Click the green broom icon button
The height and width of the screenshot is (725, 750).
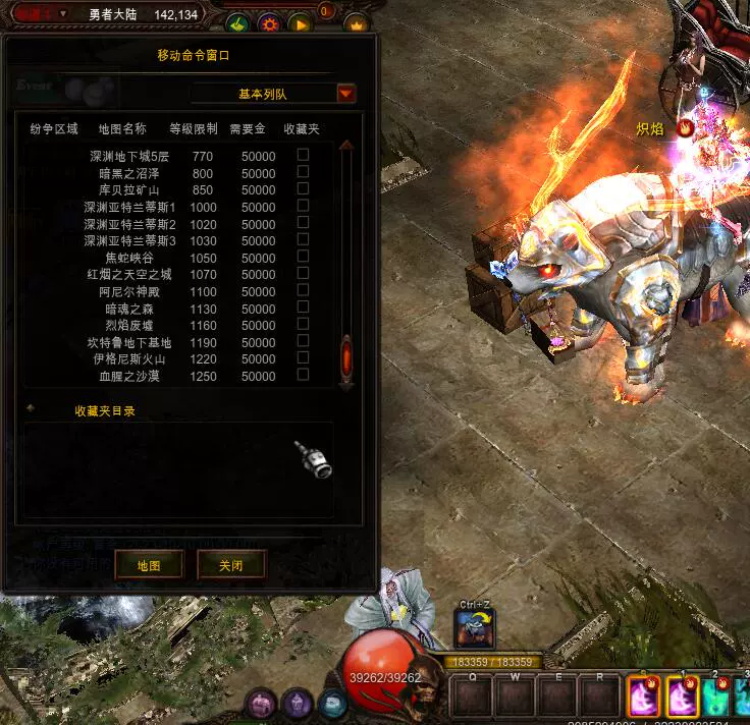pyautogui.click(x=237, y=23)
